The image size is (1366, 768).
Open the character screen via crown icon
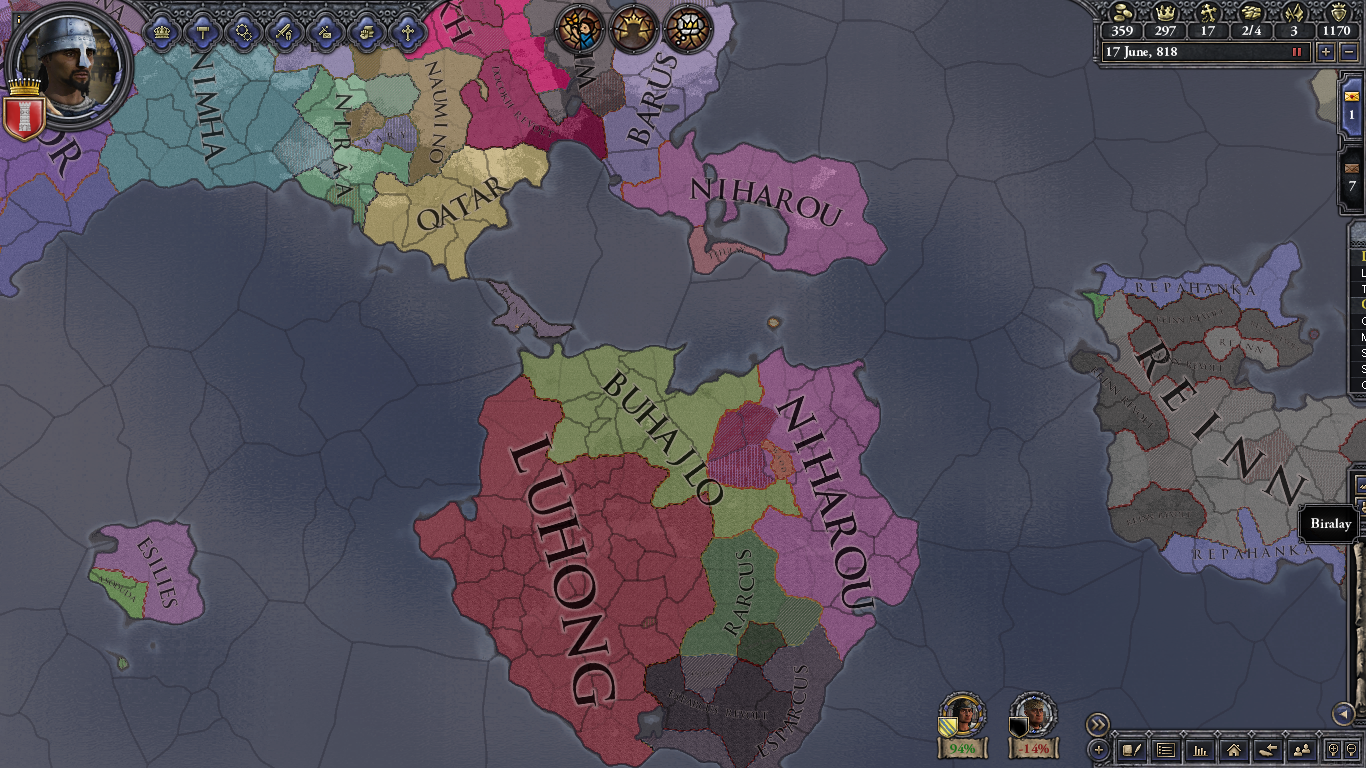(160, 32)
